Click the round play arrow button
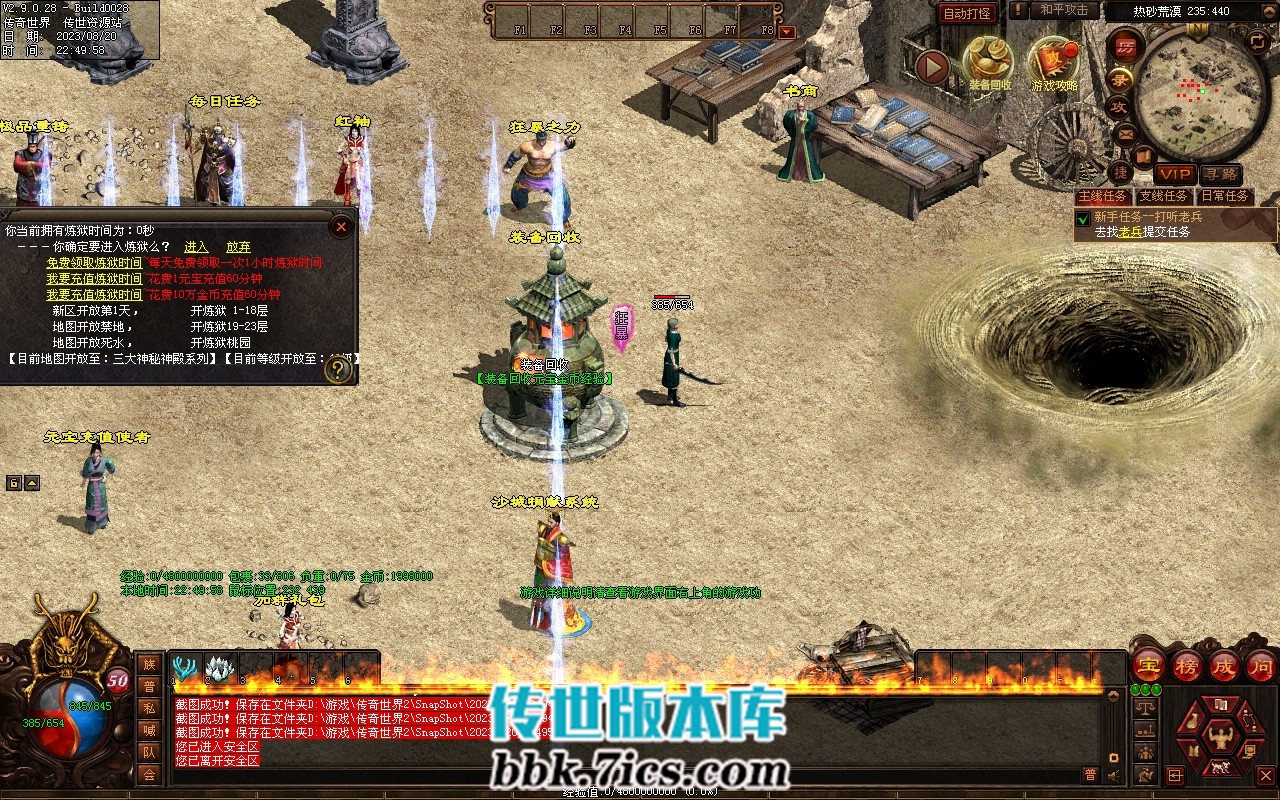Screen dimensions: 1280x800 point(932,68)
